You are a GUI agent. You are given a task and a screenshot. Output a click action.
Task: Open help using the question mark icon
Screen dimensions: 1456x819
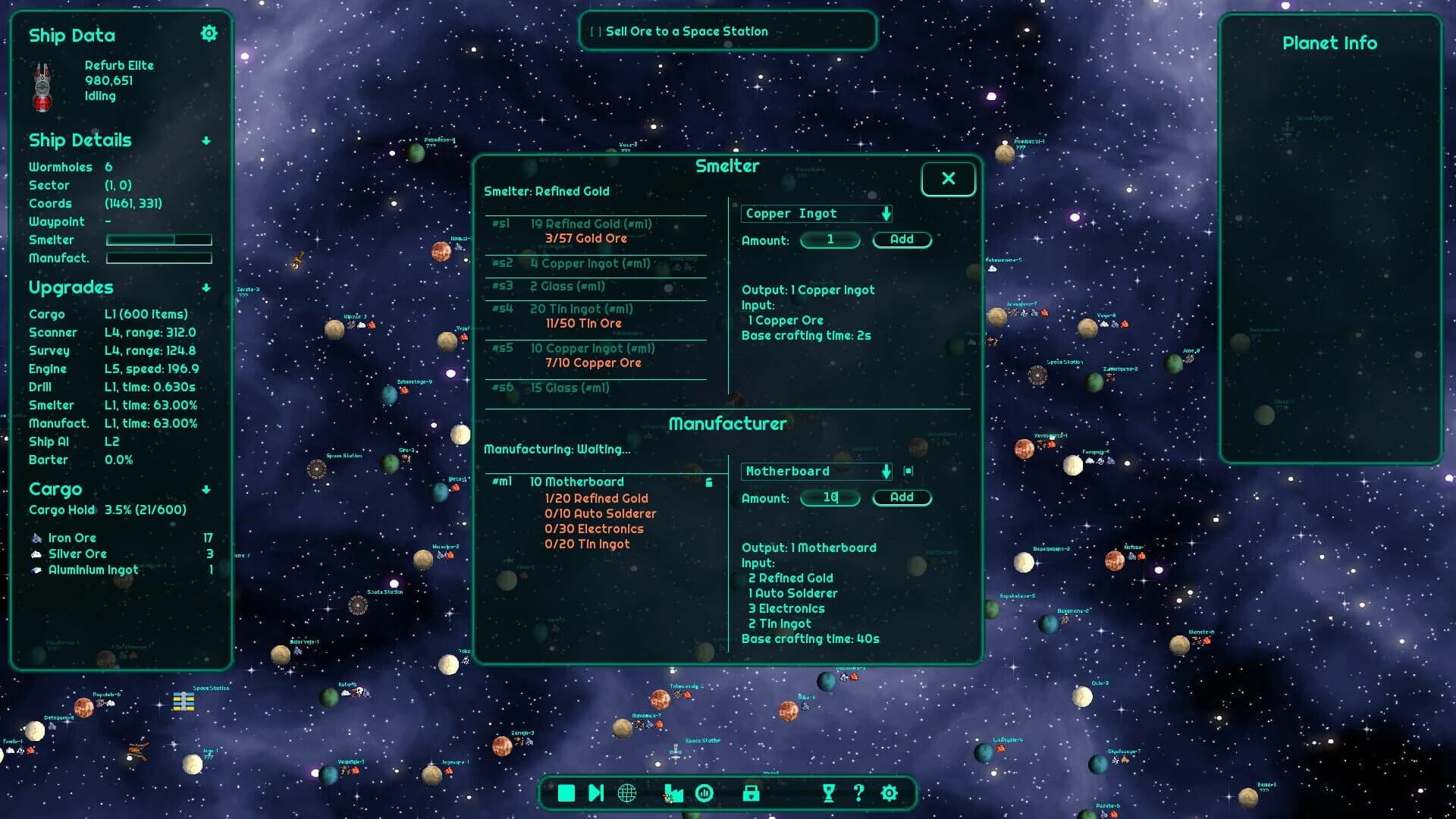click(858, 793)
